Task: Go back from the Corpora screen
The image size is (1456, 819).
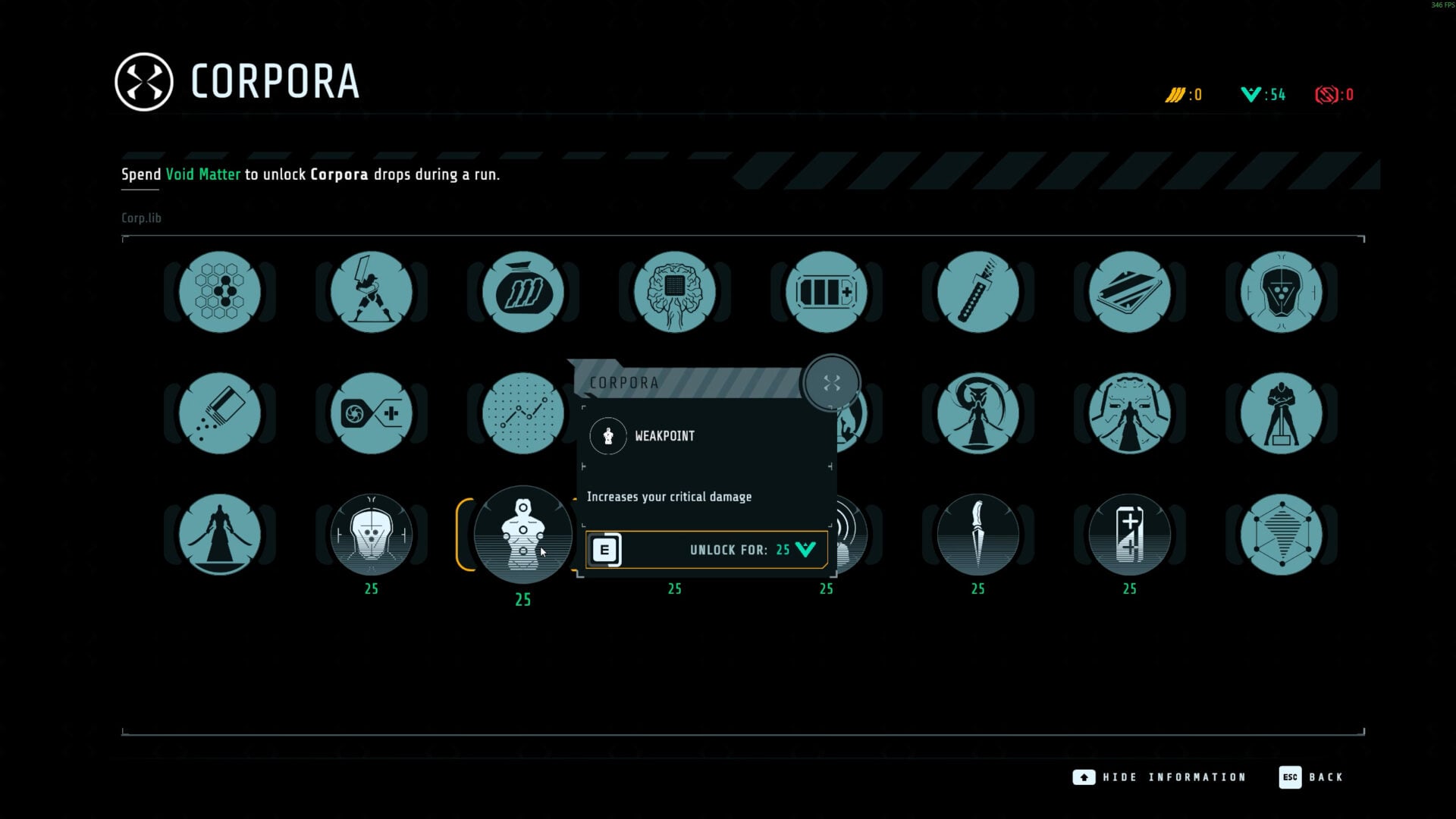Action: [1311, 777]
